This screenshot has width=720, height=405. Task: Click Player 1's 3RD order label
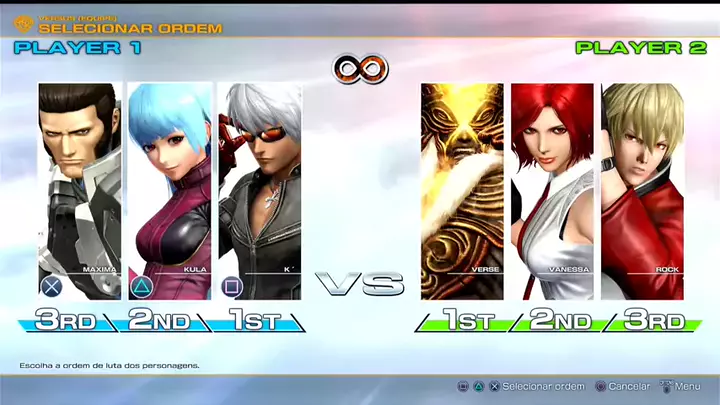pos(66,321)
